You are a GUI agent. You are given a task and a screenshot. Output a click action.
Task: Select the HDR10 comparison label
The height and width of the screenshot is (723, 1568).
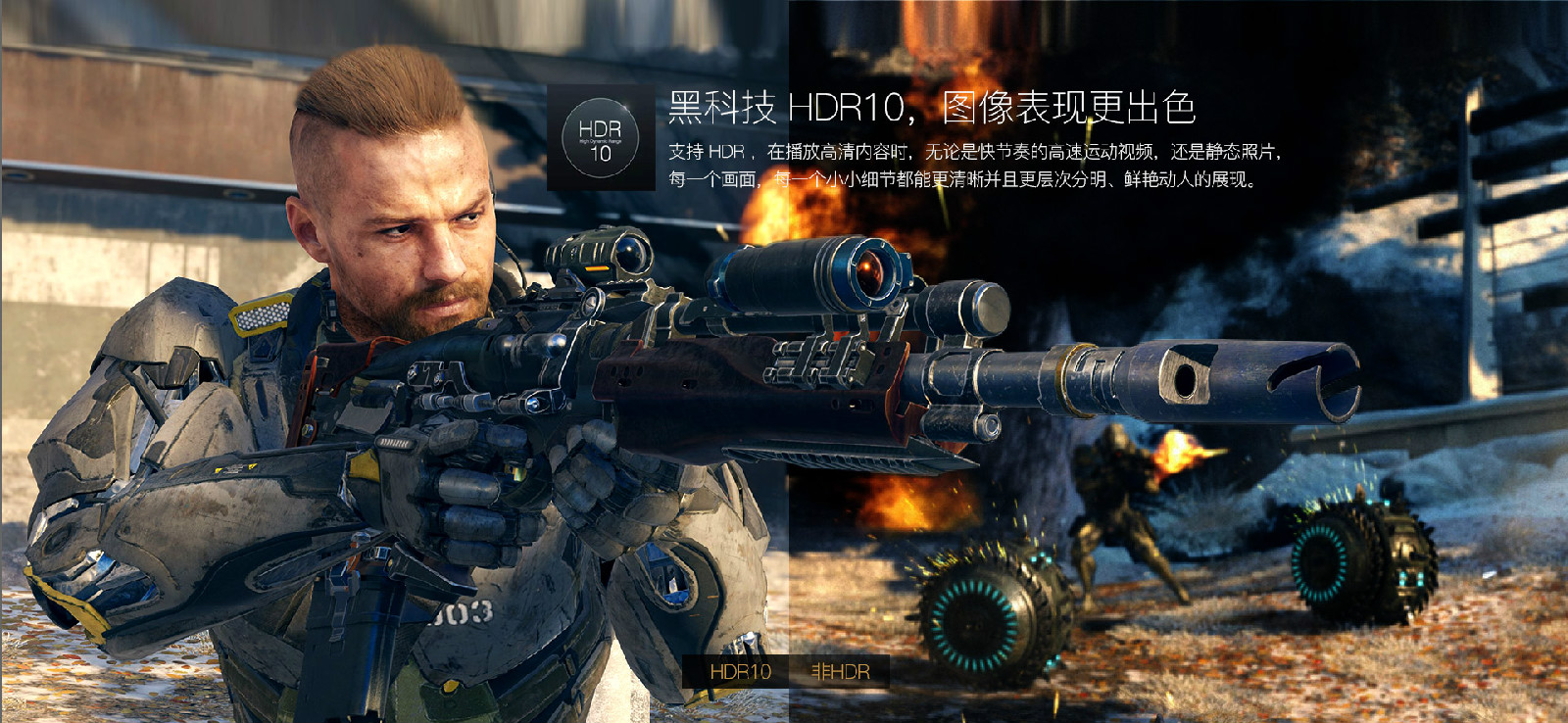(x=740, y=672)
